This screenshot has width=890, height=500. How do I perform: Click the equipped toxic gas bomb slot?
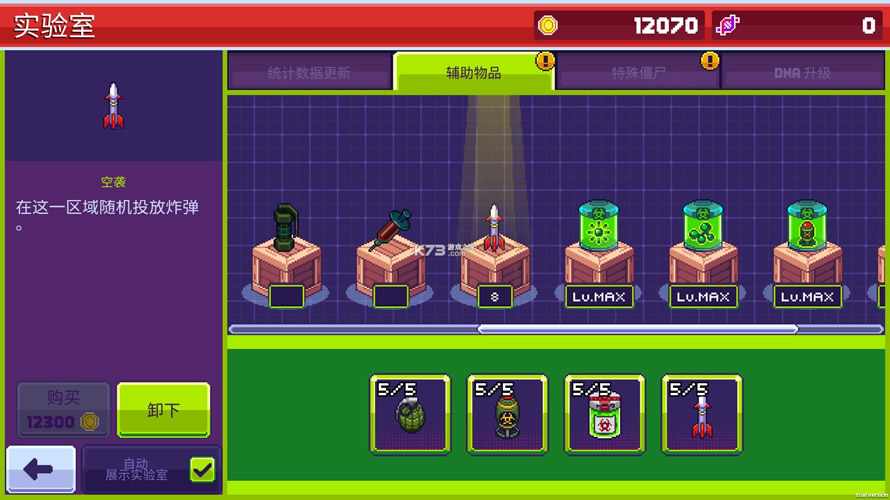click(x=507, y=414)
